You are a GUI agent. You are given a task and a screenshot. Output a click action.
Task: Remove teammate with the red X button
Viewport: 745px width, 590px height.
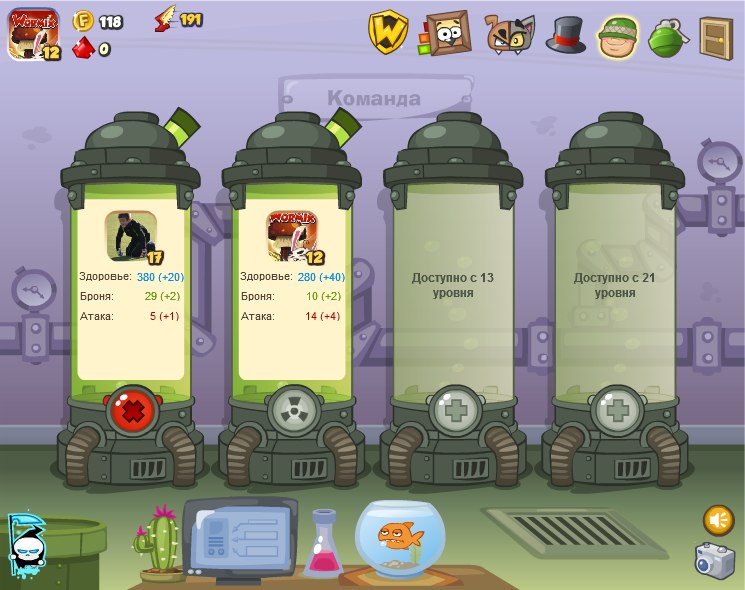tap(130, 410)
